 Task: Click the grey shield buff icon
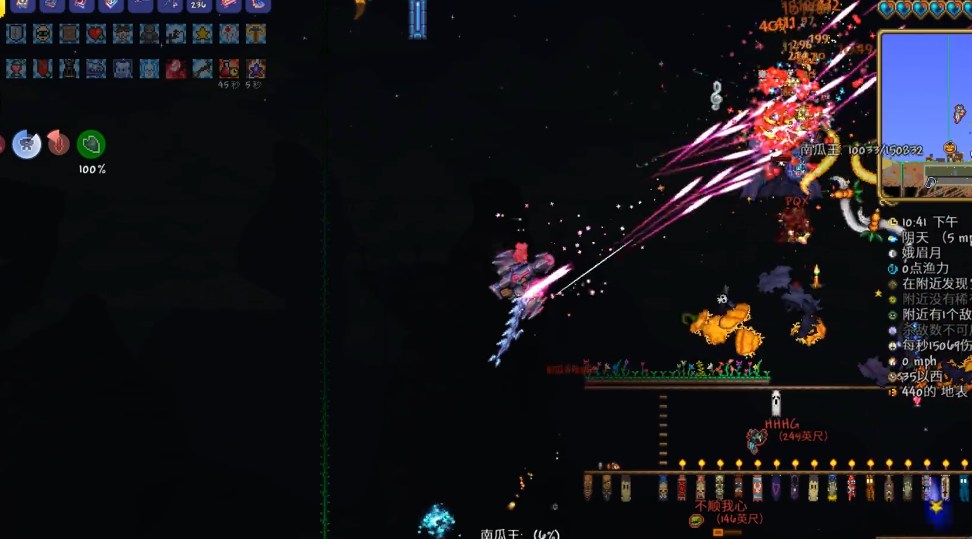coord(16,34)
